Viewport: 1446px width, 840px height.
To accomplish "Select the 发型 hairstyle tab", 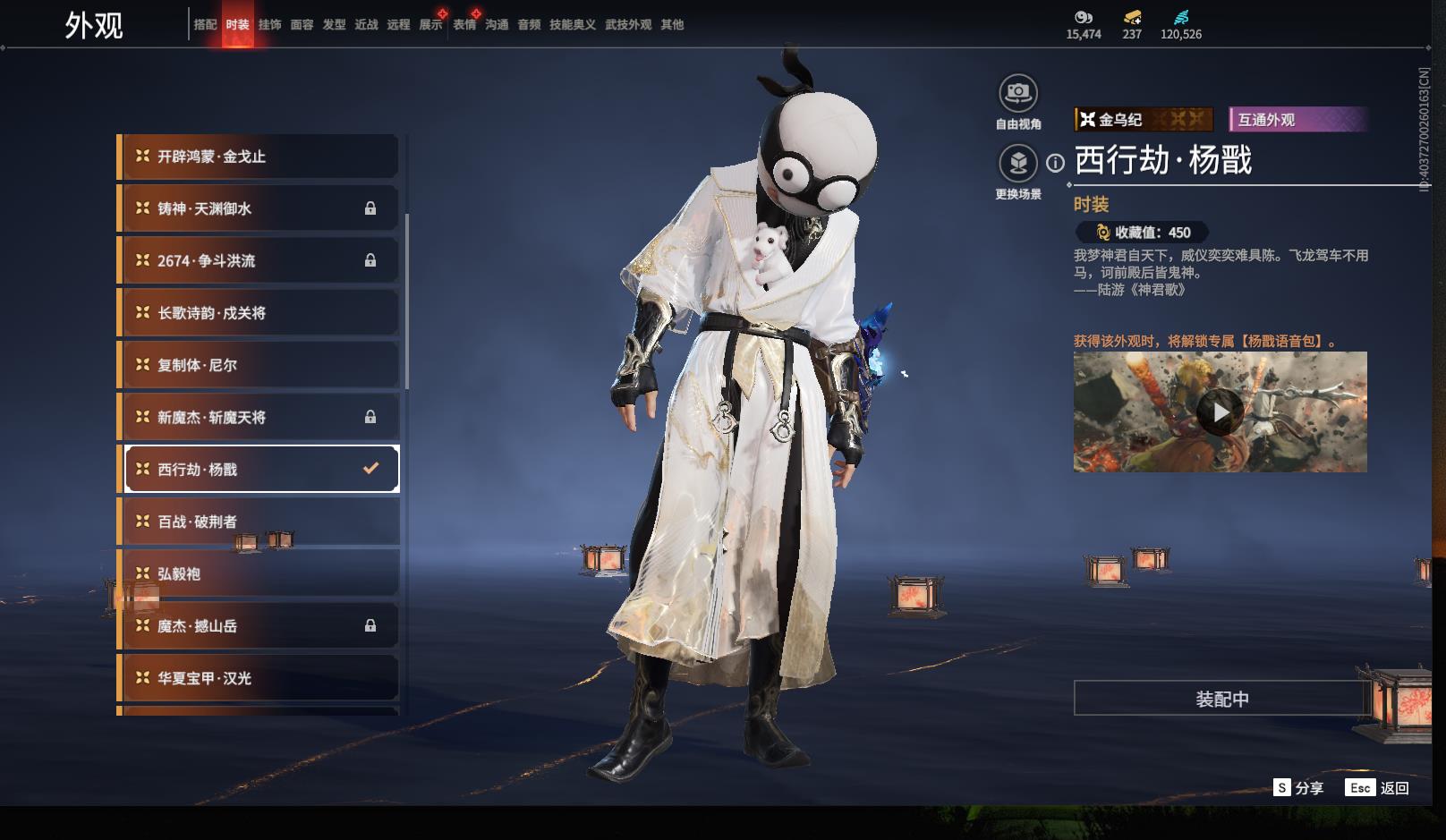I will click(x=334, y=25).
